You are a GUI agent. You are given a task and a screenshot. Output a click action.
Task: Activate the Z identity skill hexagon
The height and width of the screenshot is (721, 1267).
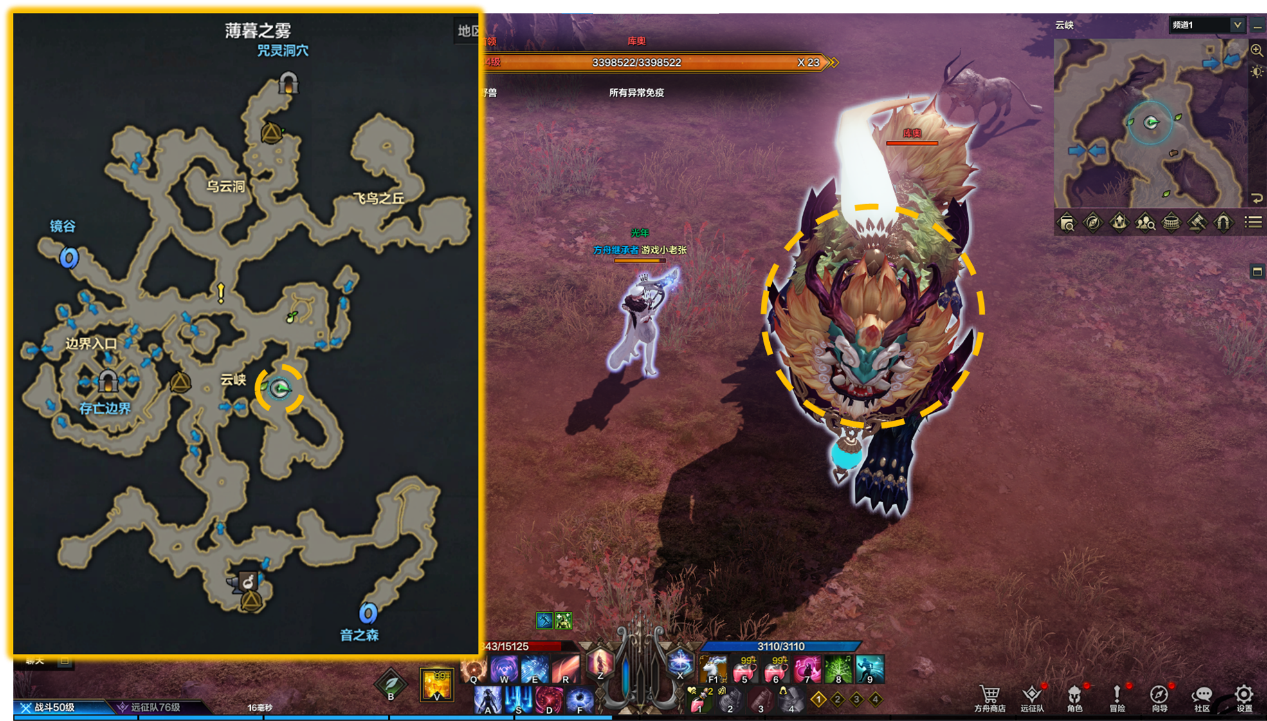pos(600,663)
